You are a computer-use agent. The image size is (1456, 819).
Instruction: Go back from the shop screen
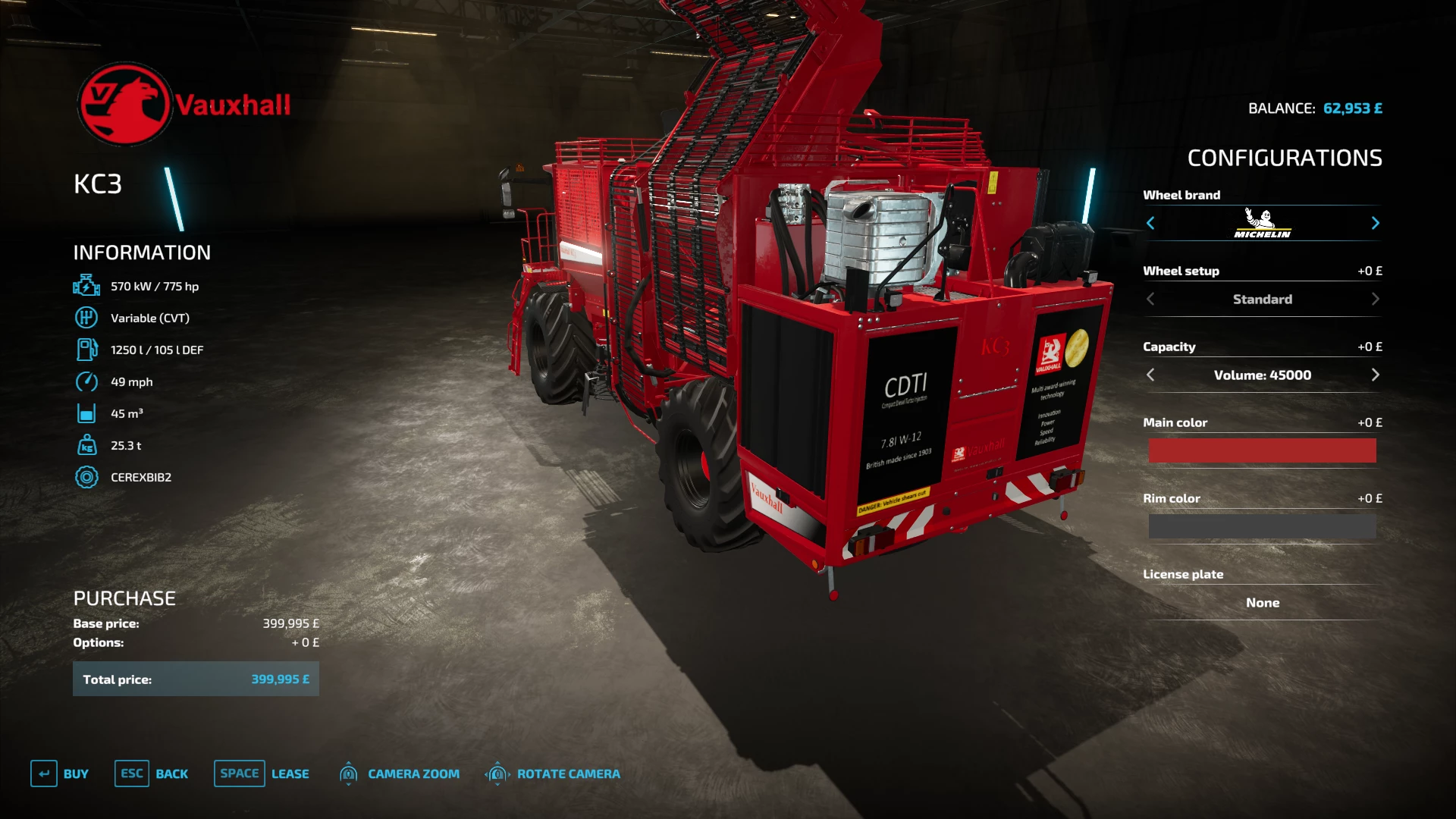(152, 773)
